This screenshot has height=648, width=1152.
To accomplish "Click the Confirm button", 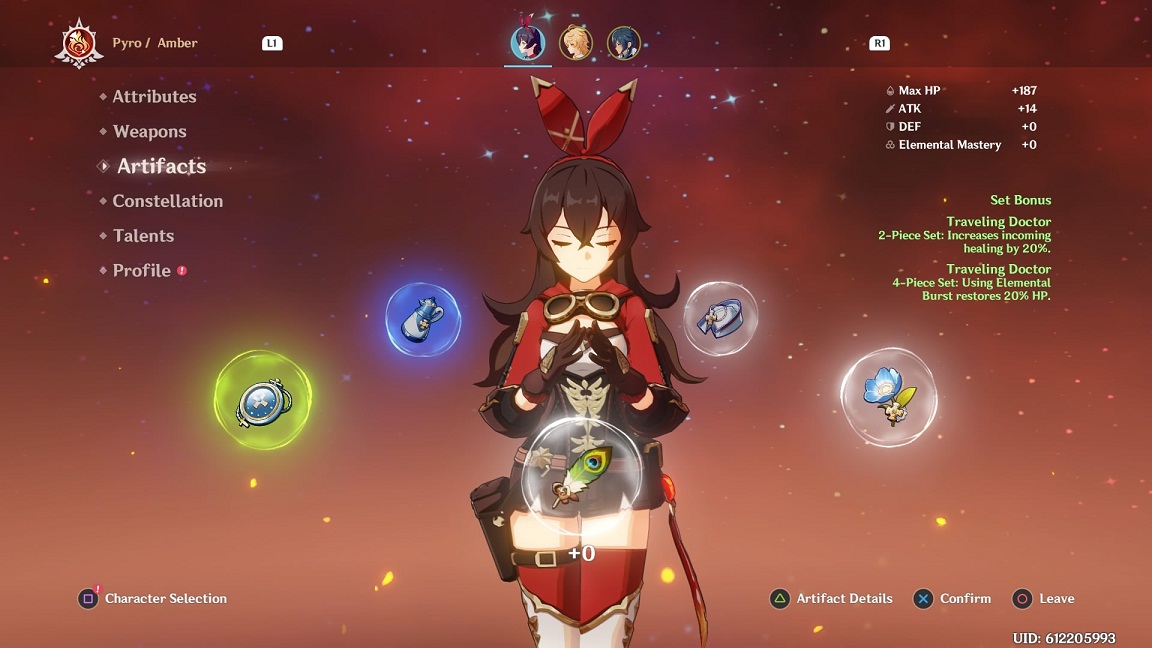I will pos(952,599).
